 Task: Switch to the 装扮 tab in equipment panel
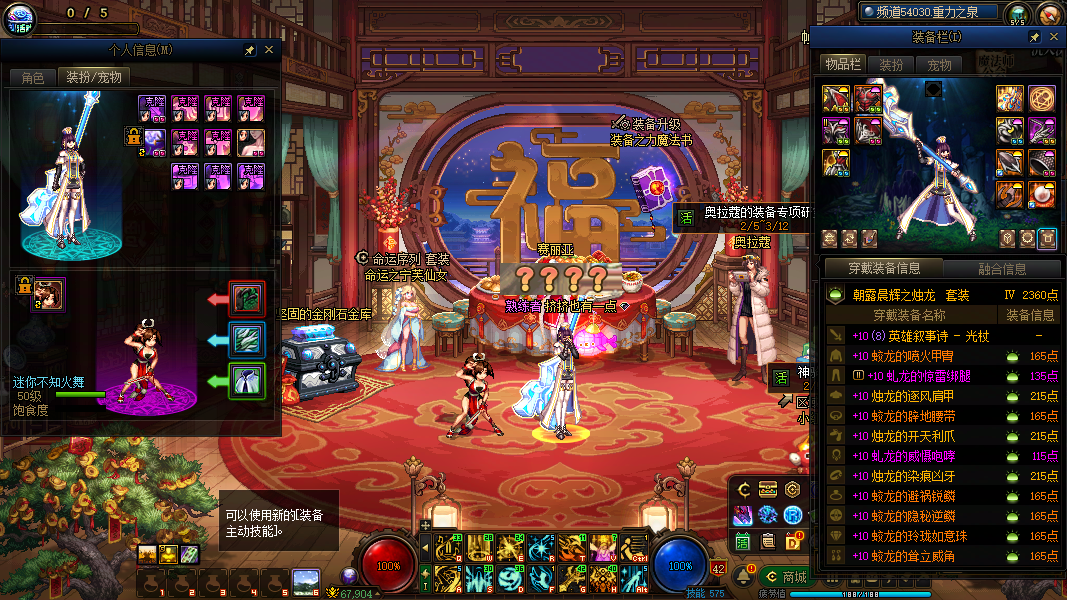[x=891, y=64]
